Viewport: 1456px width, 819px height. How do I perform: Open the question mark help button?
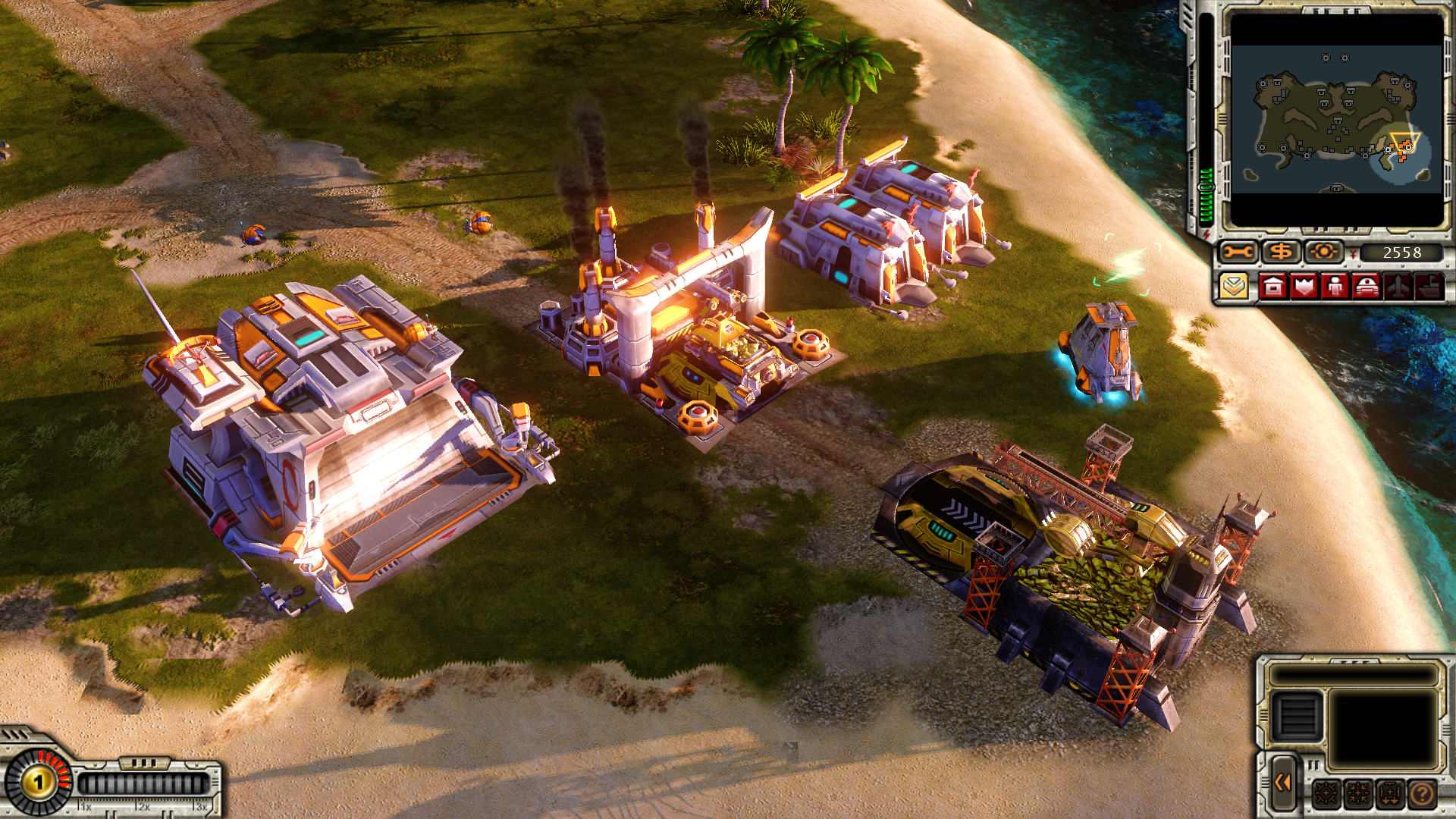tap(1423, 794)
